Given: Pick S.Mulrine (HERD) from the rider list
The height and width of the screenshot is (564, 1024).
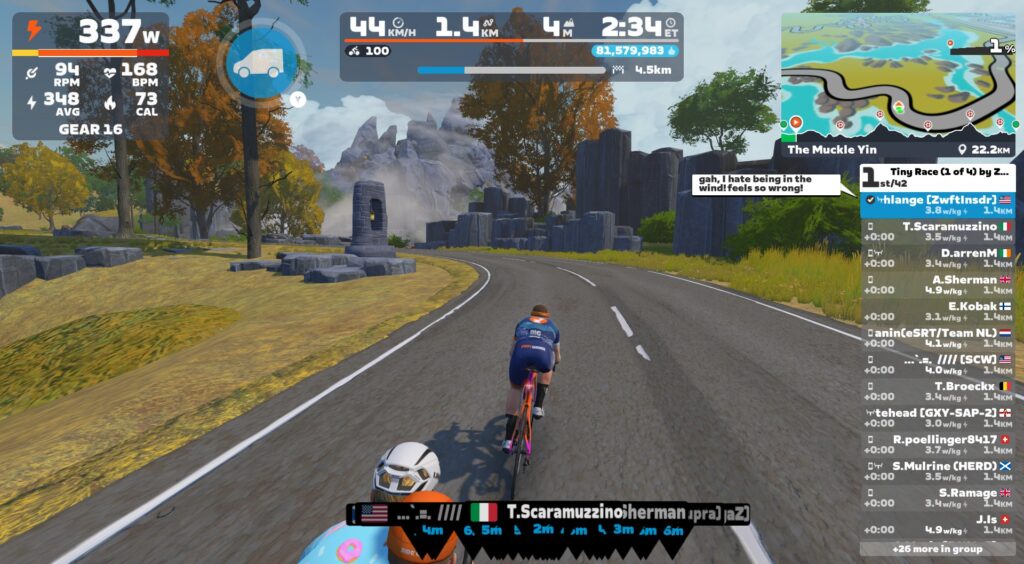Looking at the screenshot, I should coord(939,471).
